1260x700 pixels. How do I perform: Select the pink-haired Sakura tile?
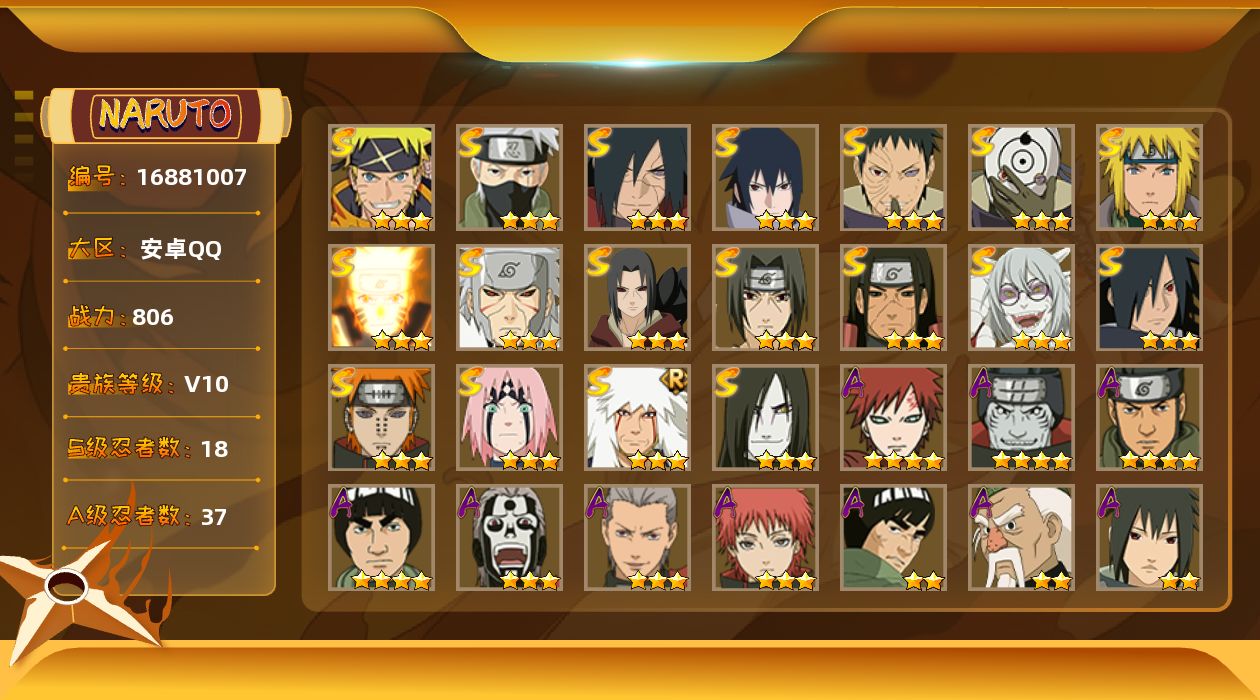[x=509, y=418]
